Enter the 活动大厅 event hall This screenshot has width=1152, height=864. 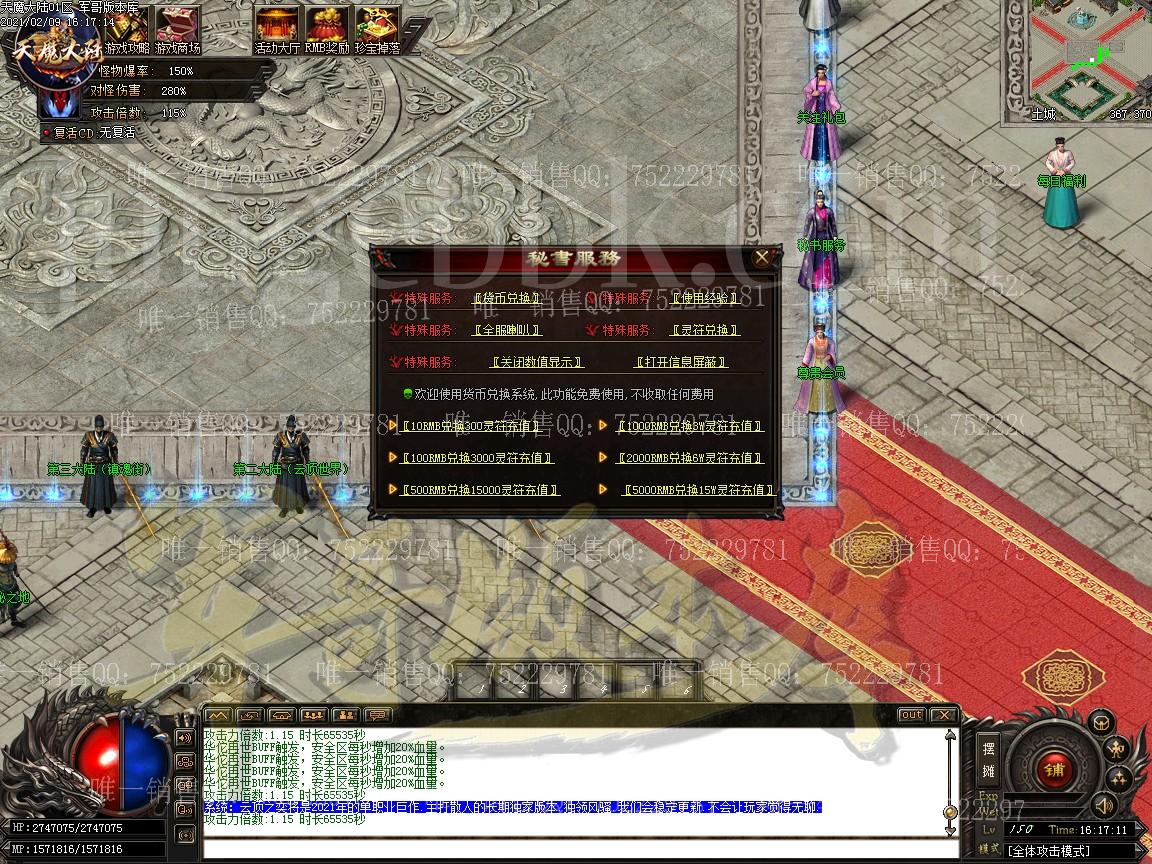click(x=277, y=29)
